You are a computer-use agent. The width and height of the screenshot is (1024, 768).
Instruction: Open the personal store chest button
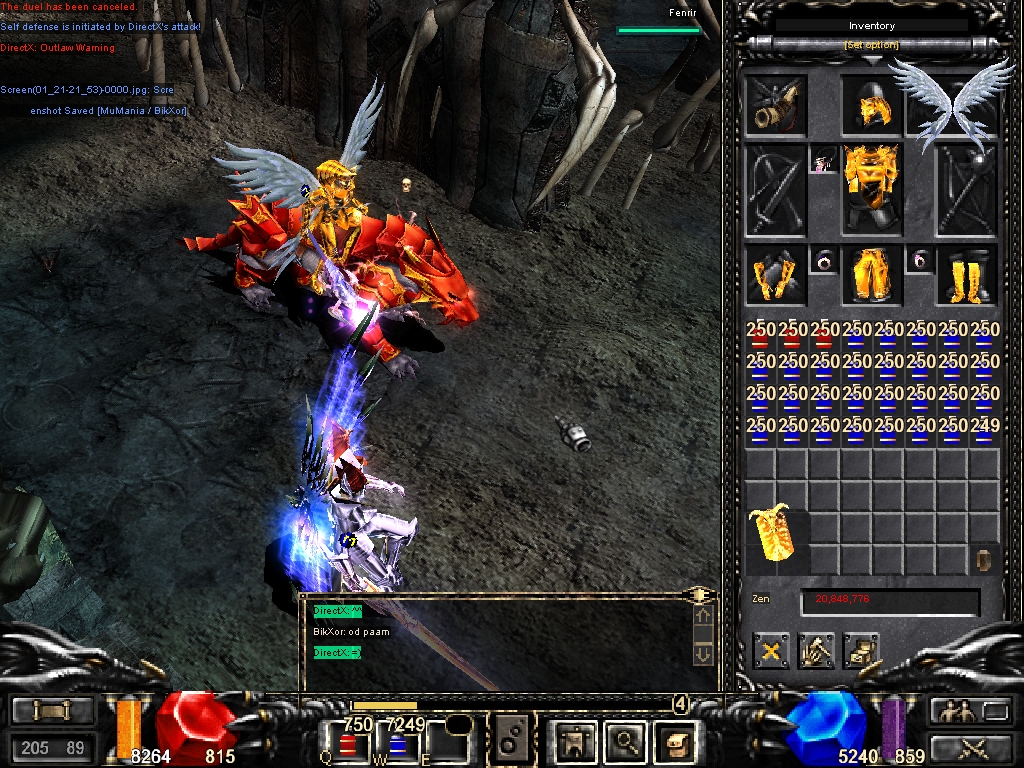pyautogui.click(x=860, y=651)
